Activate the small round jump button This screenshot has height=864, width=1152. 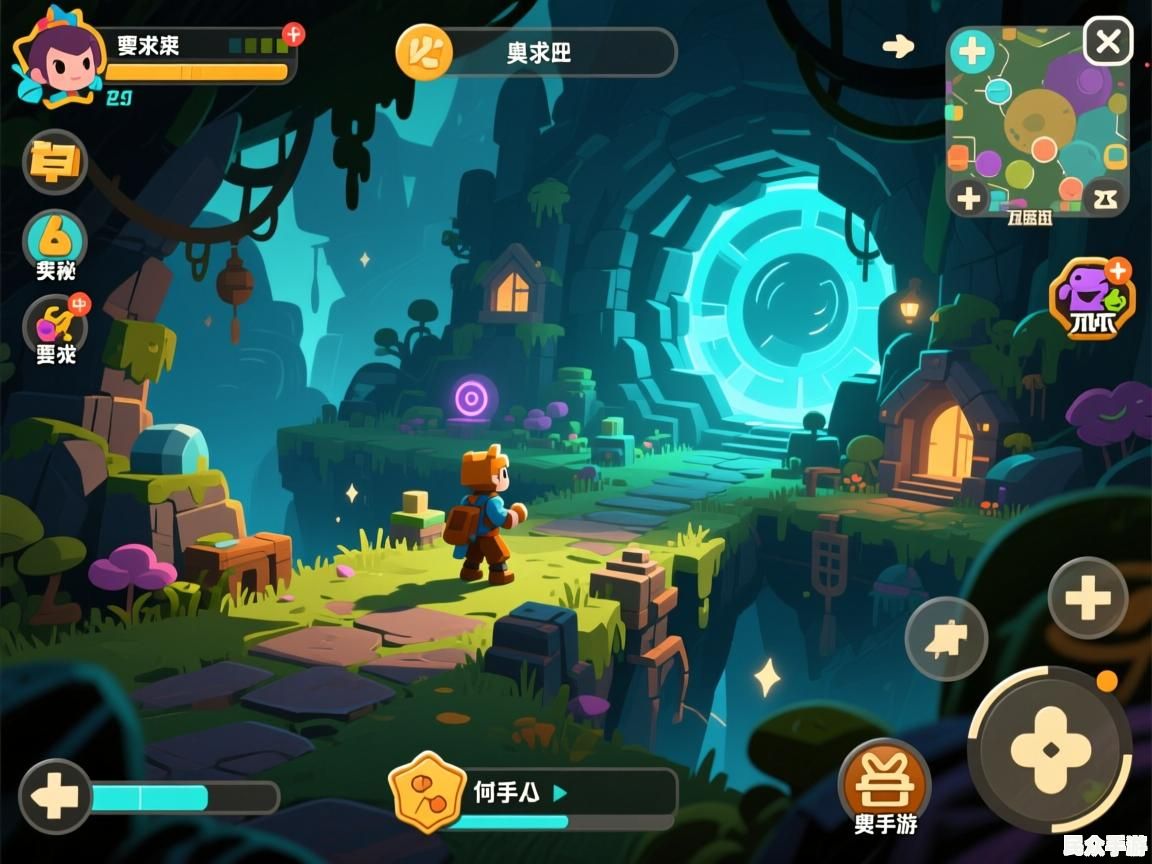tap(945, 639)
